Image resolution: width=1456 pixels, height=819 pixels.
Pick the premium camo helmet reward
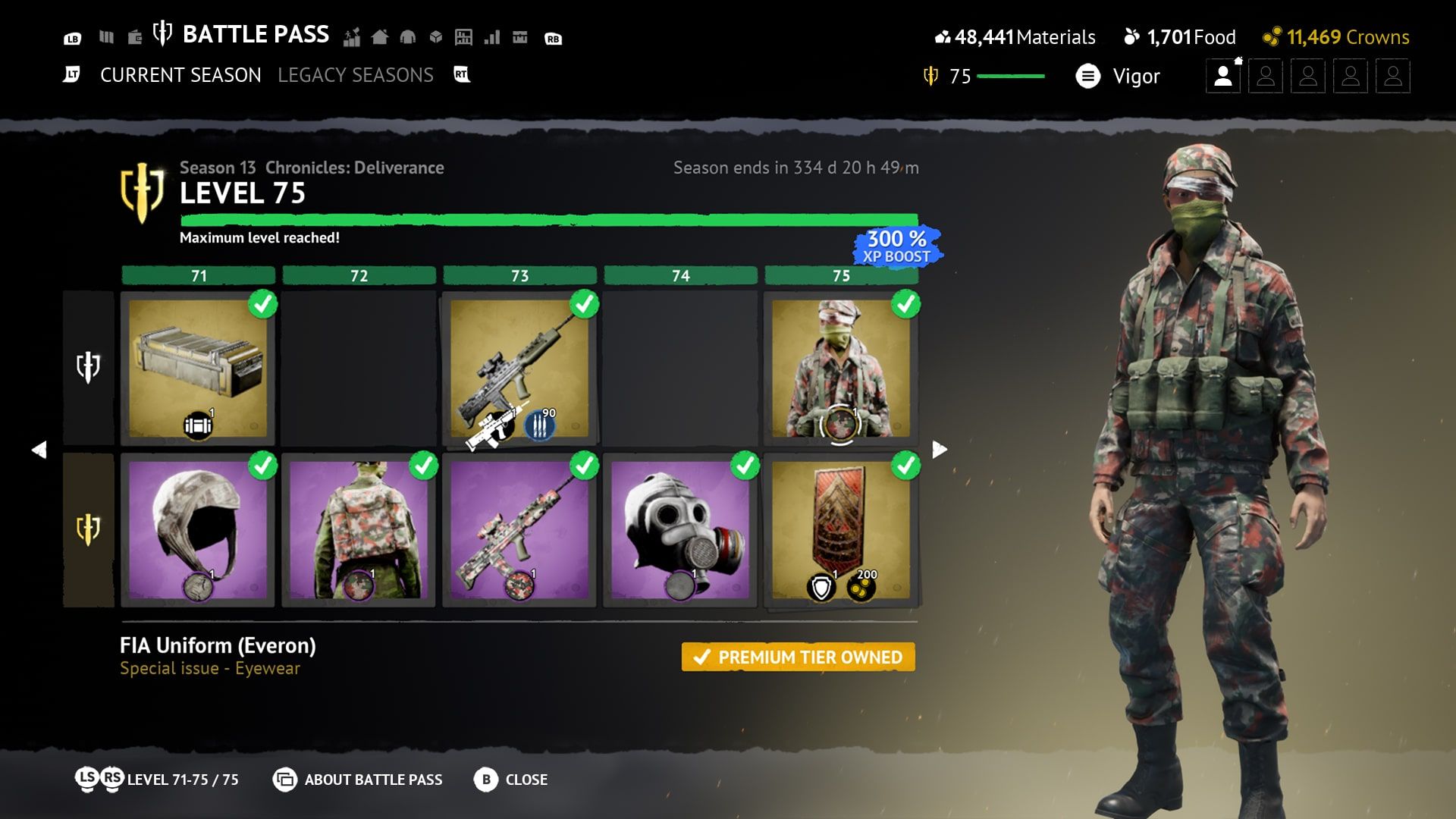pos(198,530)
